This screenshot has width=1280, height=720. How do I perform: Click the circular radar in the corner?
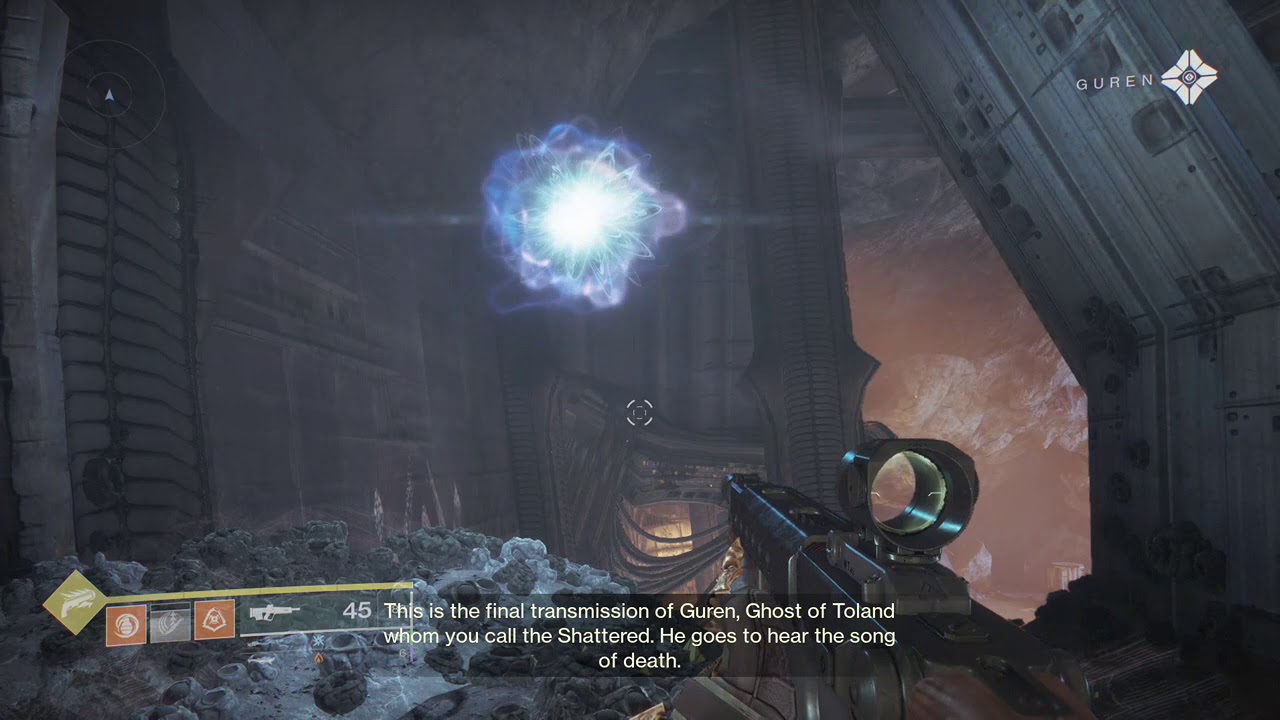coord(110,96)
